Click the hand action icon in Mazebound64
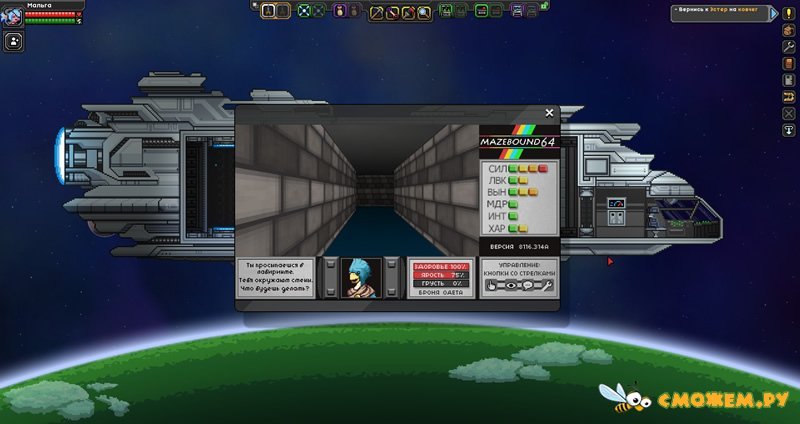 coord(491,285)
